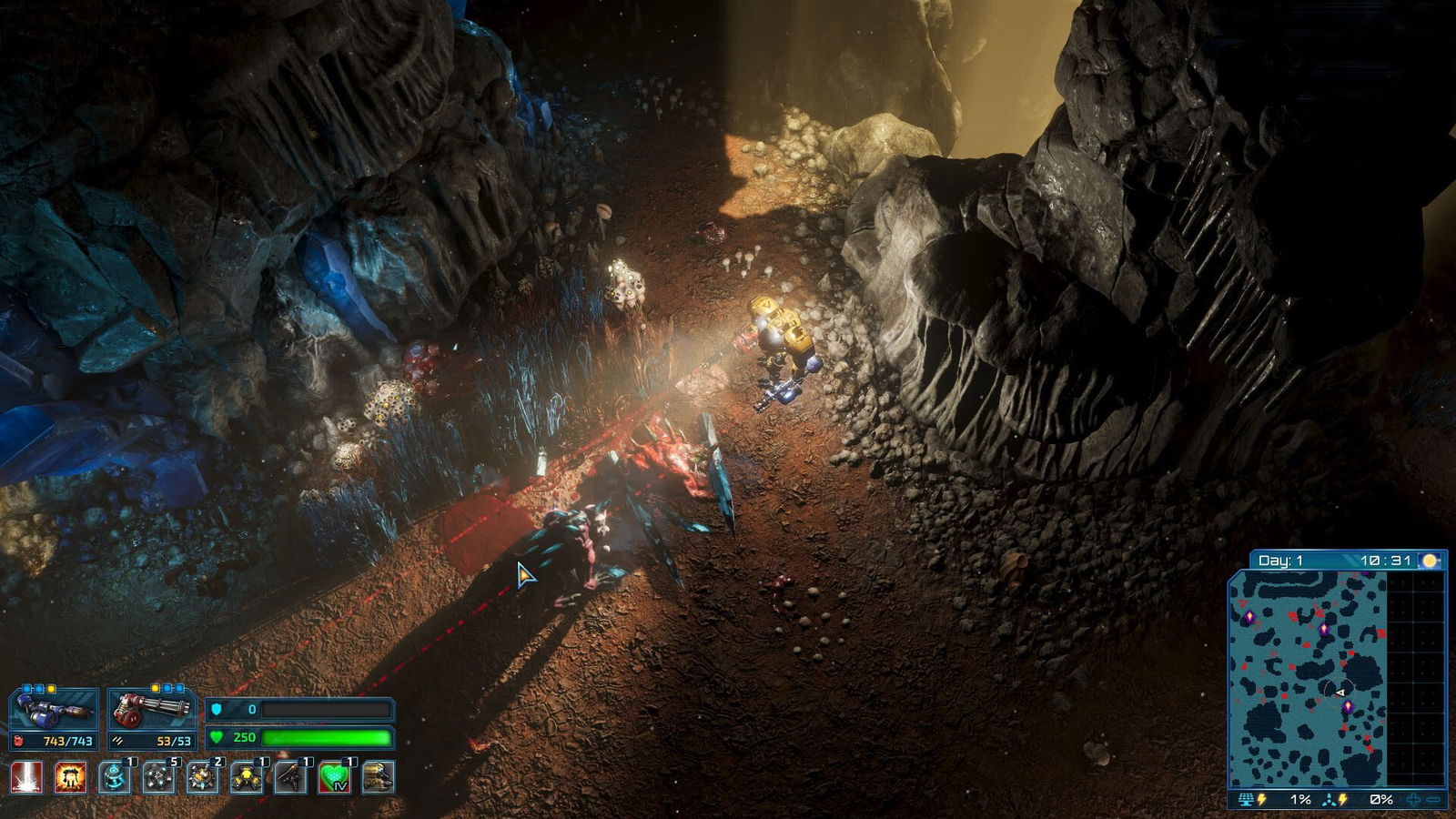Zoom in the minimap with plus button
Screen dimensions: 1456x819
(x=1413, y=800)
